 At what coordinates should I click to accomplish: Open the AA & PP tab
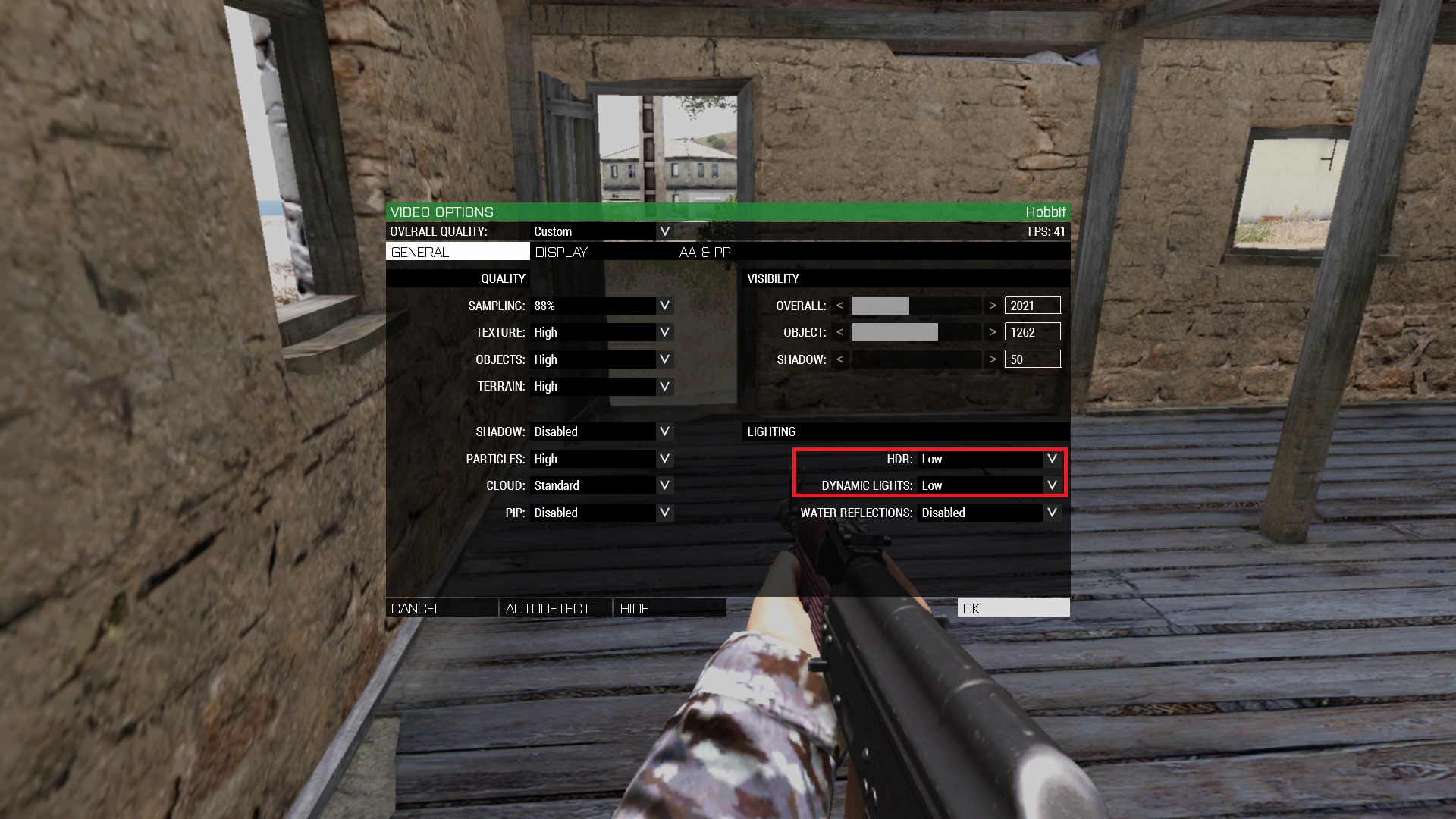coord(704,252)
